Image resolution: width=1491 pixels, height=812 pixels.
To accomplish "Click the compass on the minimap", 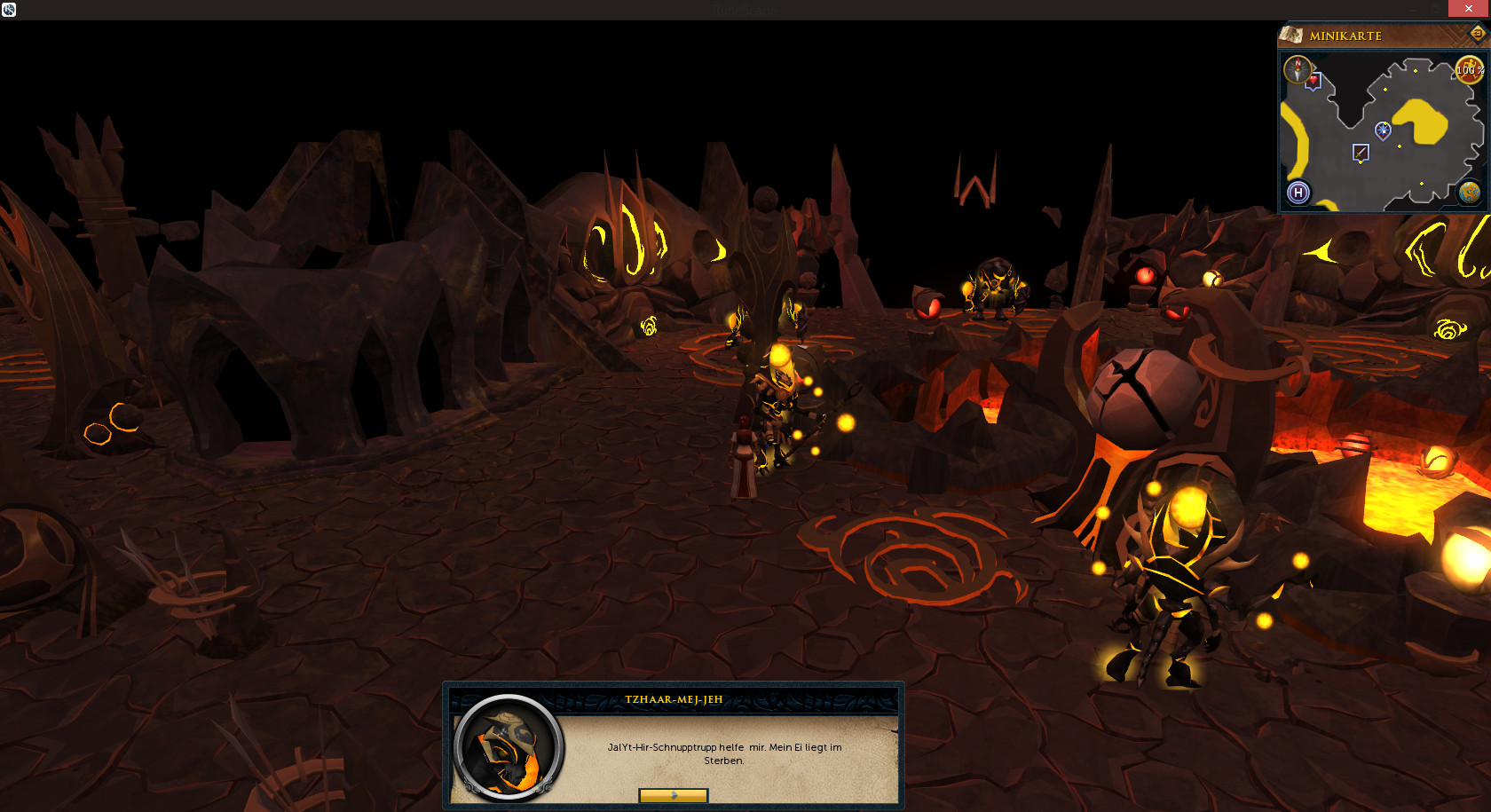I will tap(1298, 69).
